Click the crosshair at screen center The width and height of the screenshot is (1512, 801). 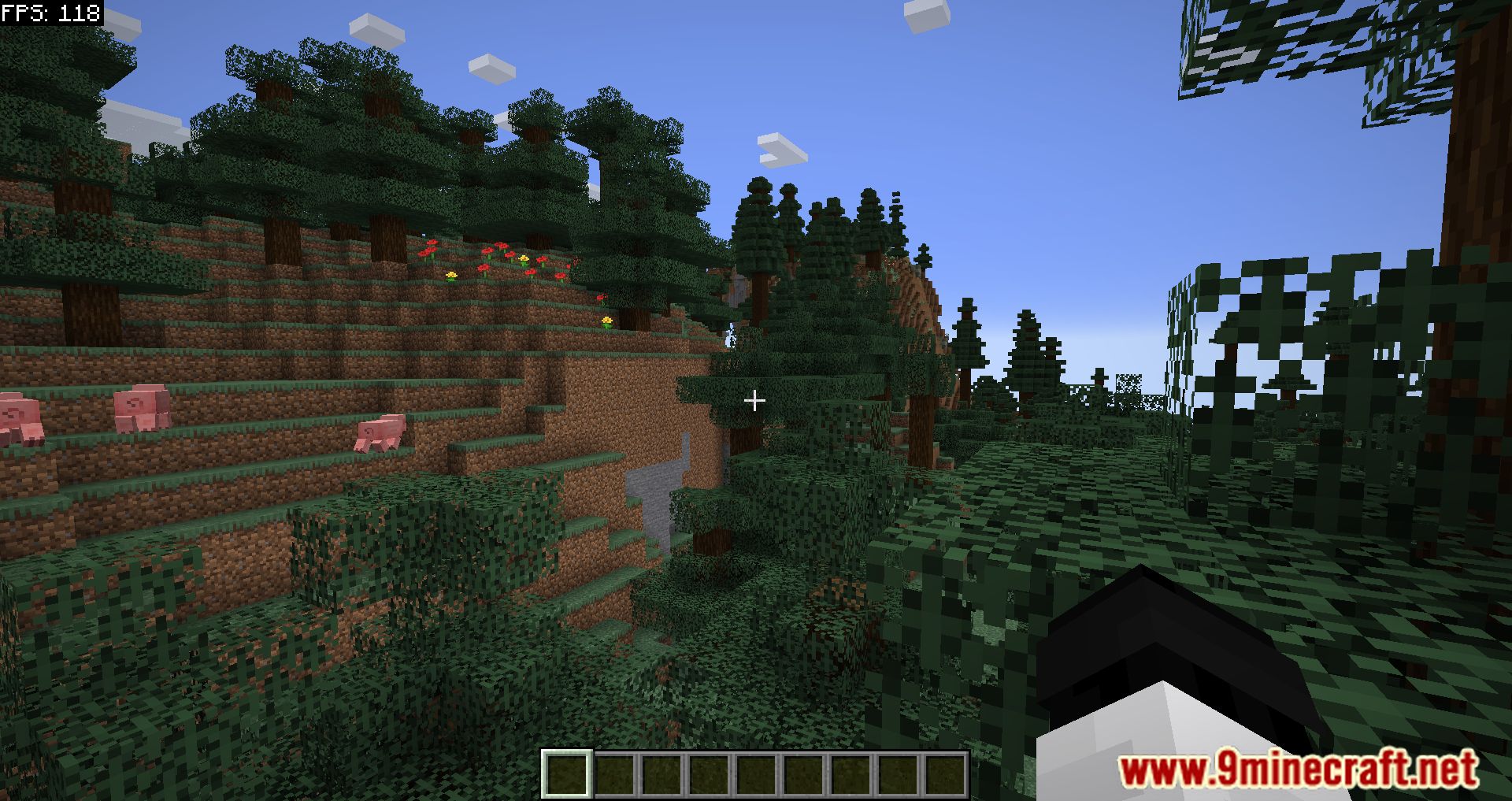[754, 401]
